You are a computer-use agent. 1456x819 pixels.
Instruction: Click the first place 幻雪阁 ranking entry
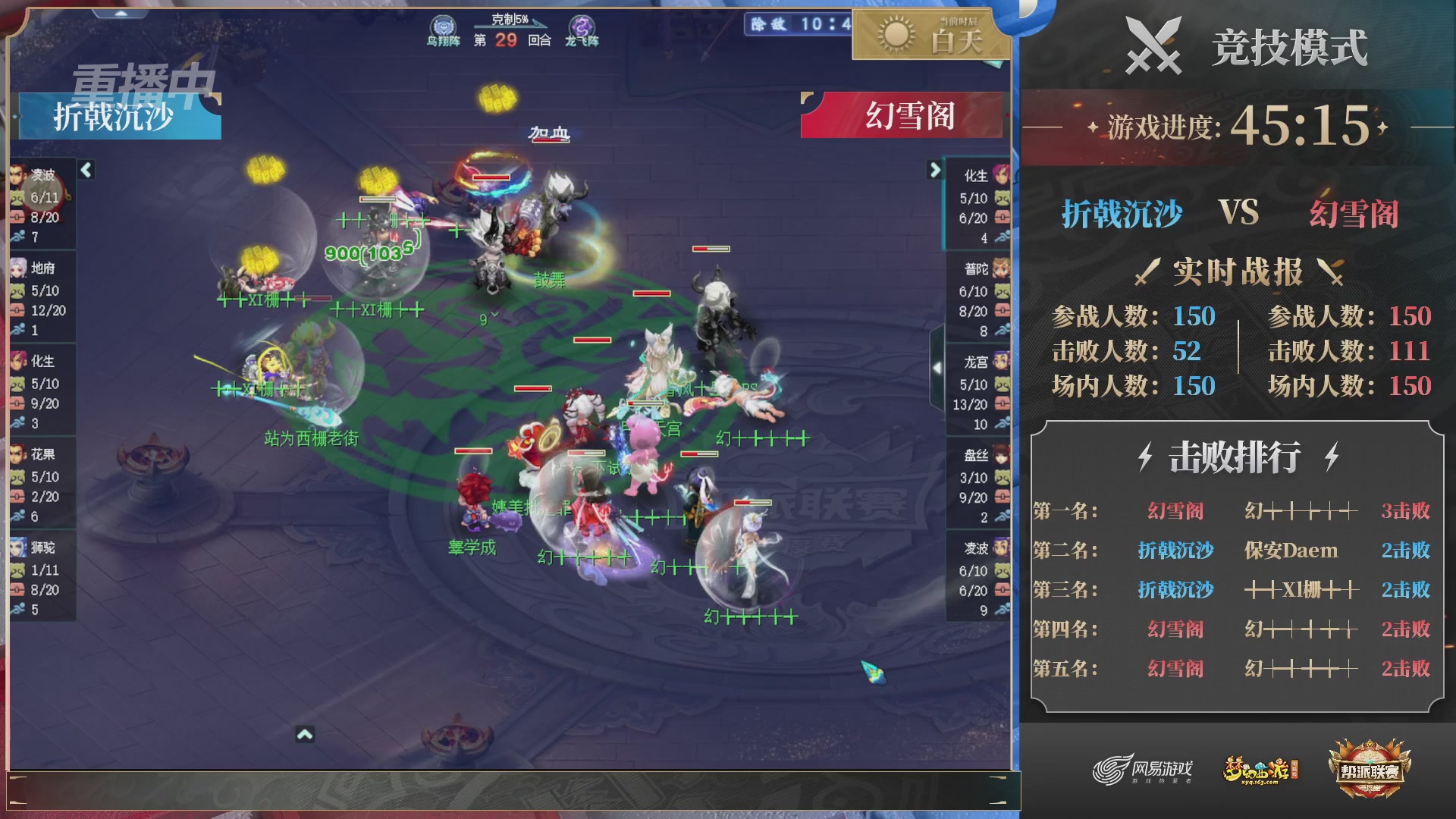click(1175, 511)
